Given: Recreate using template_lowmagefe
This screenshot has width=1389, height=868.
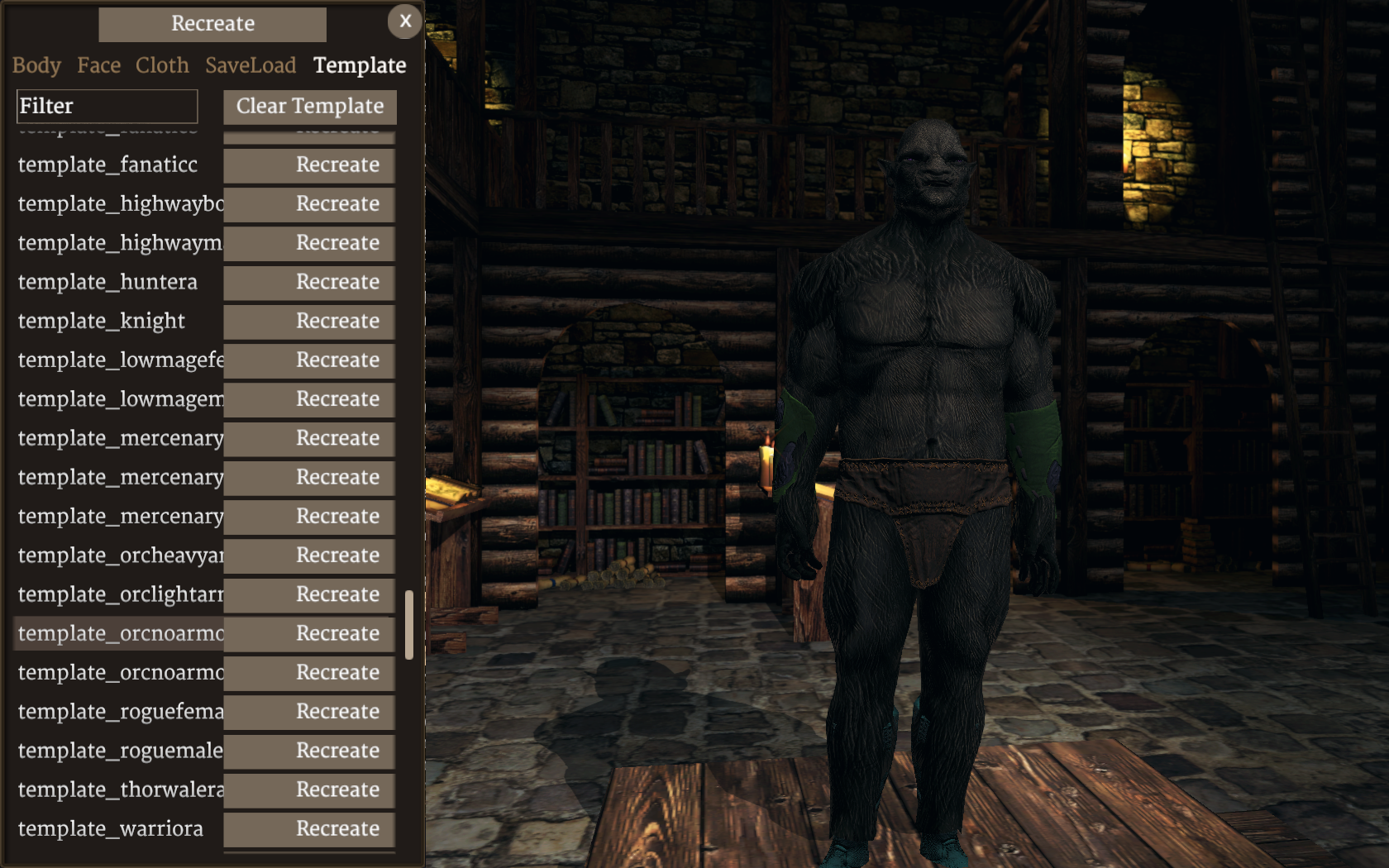Looking at the screenshot, I should coord(309,360).
